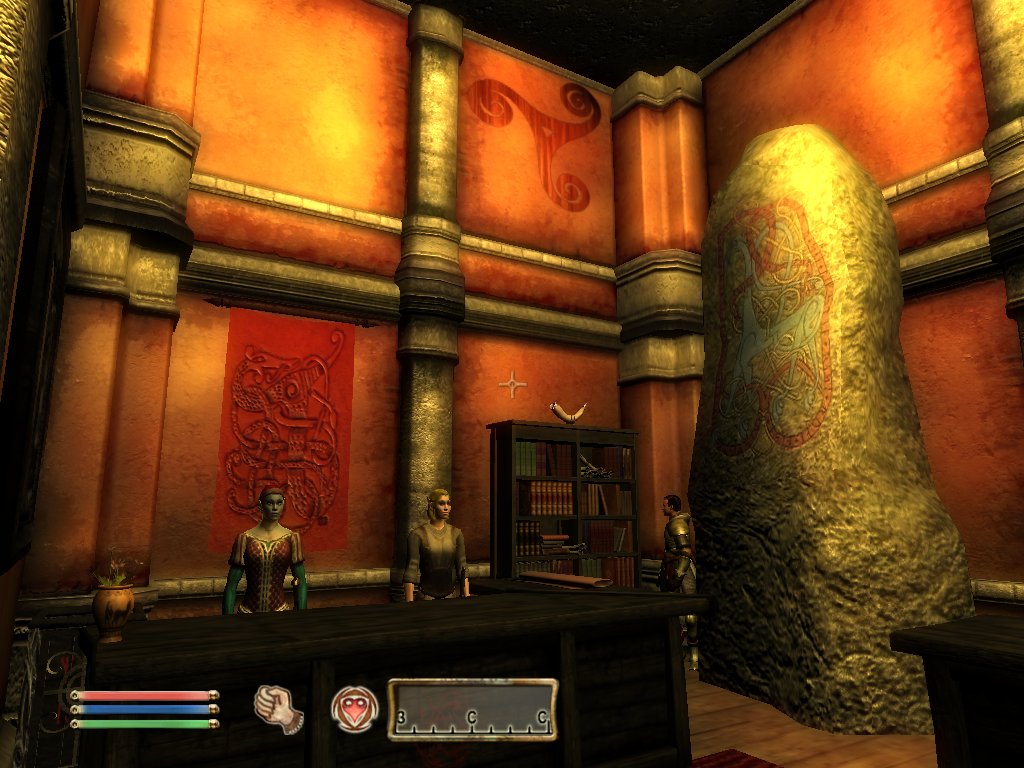Select the heart-shaped active spell icon
This screenshot has height=768, width=1024.
(355, 709)
